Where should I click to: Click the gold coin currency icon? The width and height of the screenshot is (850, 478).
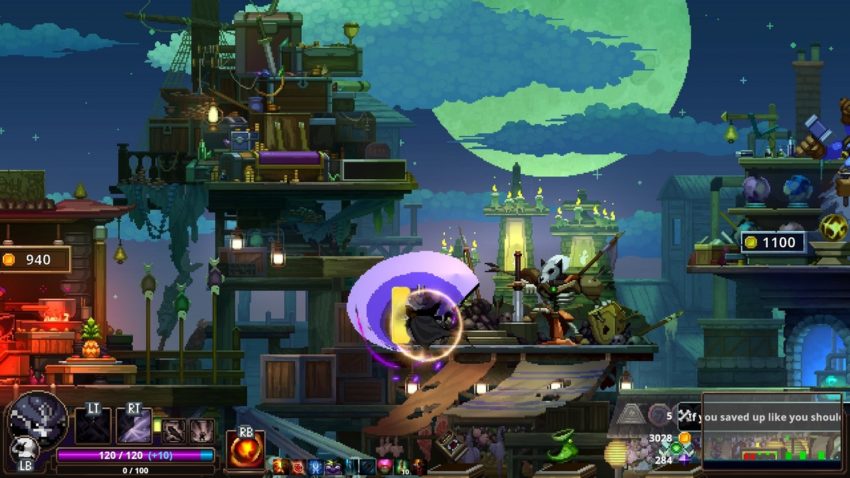684,438
